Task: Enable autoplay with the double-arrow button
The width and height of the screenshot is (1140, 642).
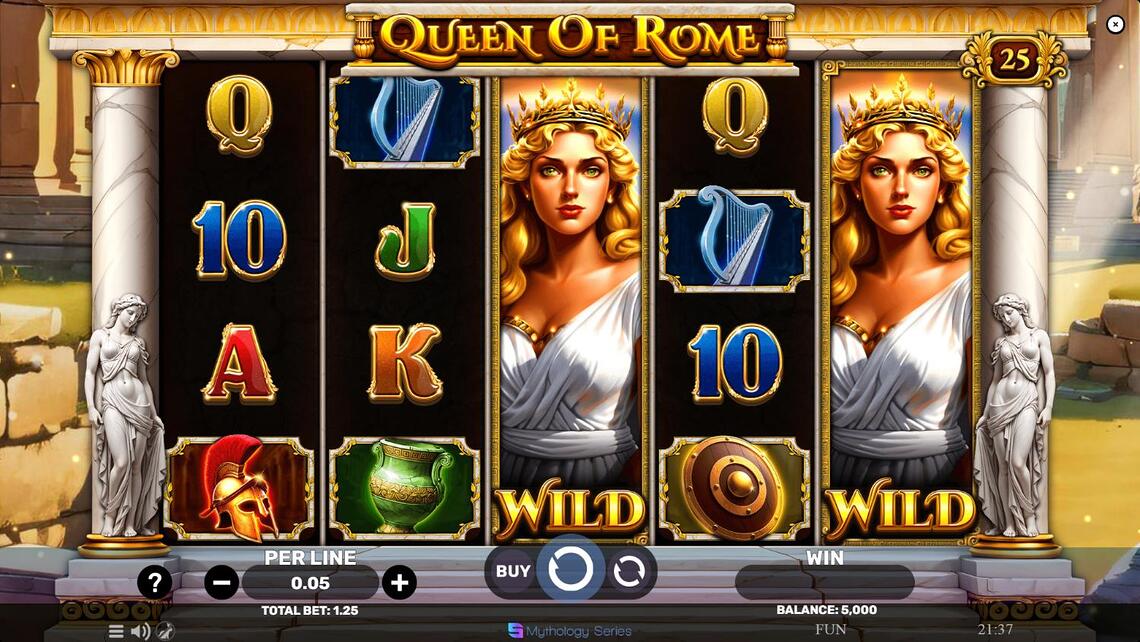Action: [629, 571]
